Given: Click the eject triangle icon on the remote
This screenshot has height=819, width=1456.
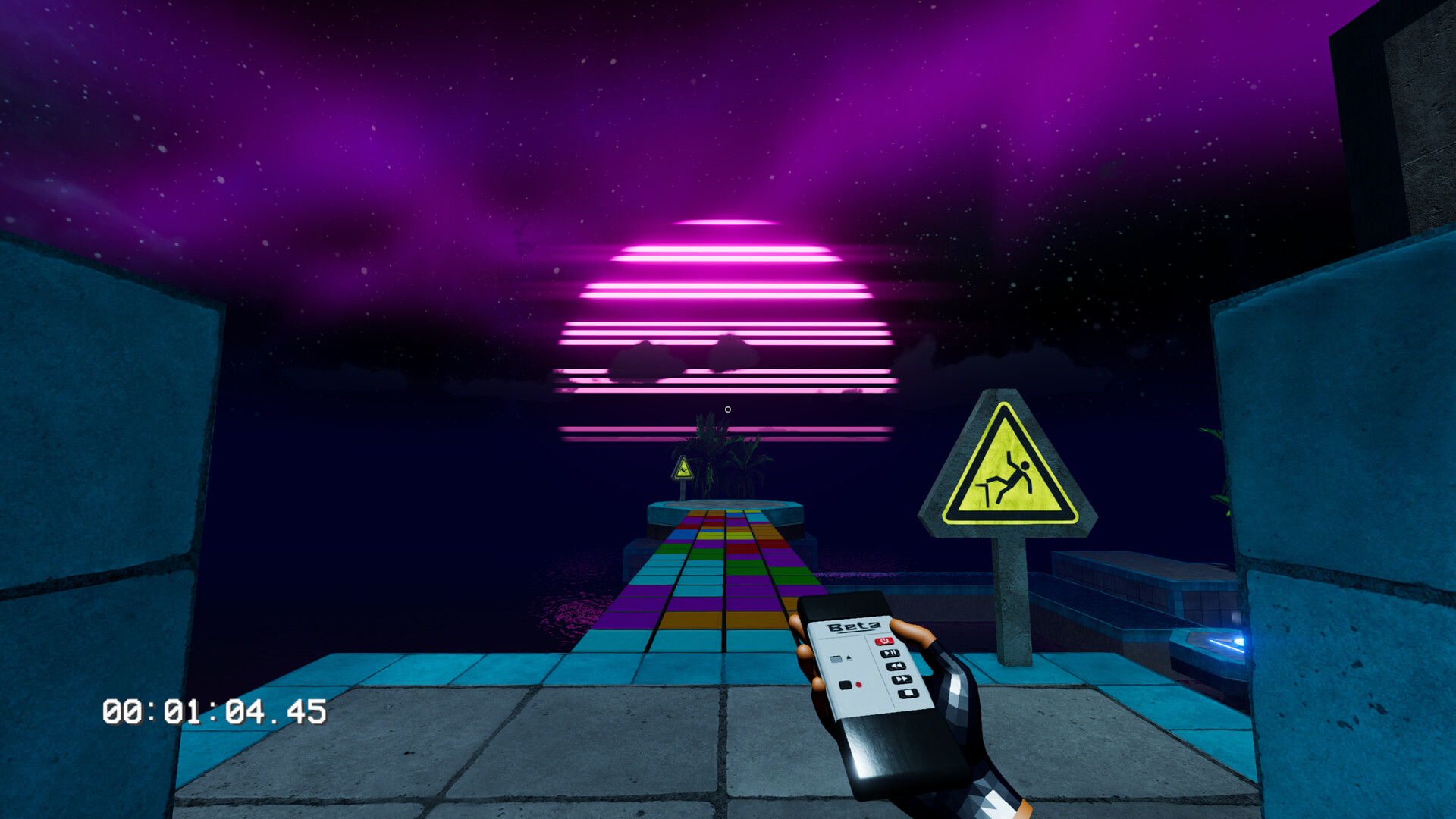Looking at the screenshot, I should [849, 657].
